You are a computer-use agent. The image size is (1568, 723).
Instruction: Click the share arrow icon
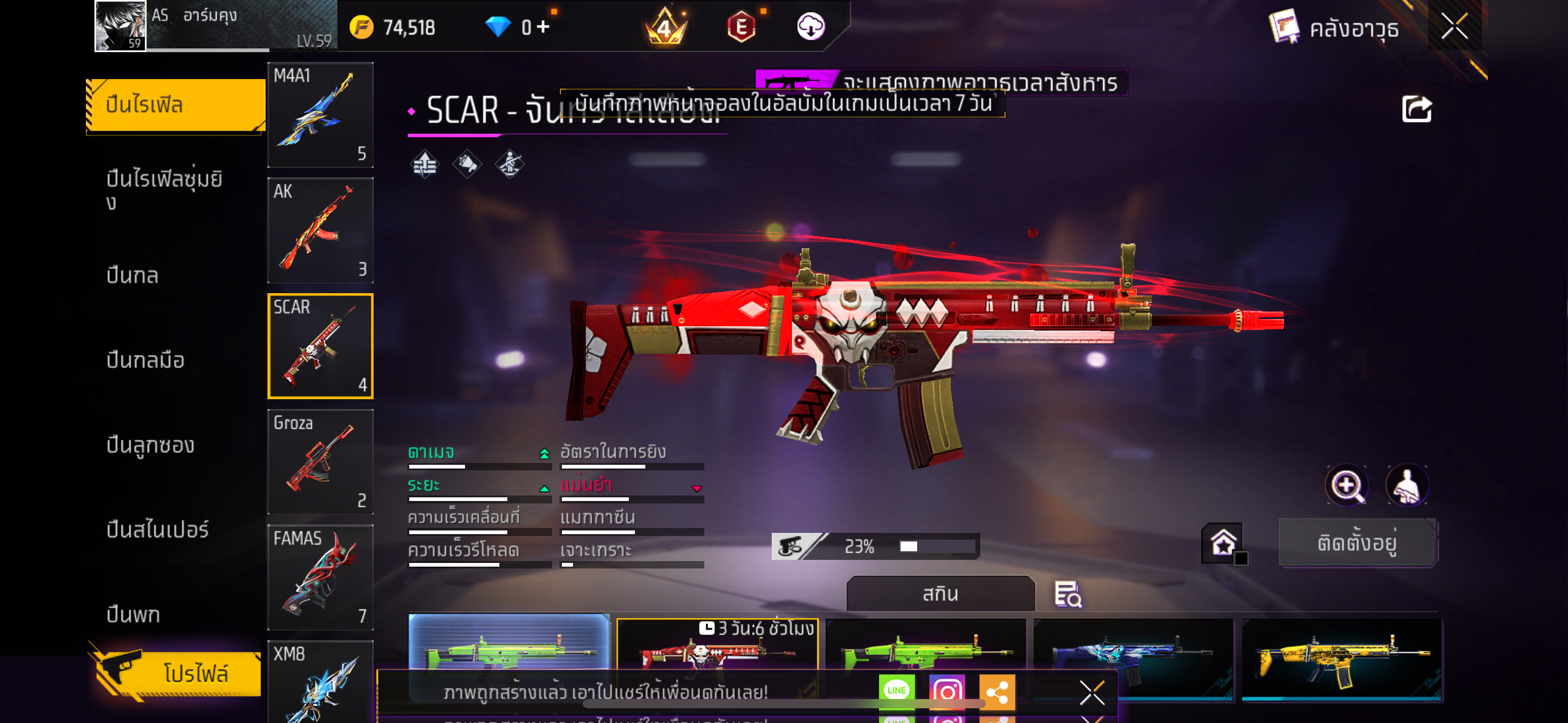(x=1416, y=110)
